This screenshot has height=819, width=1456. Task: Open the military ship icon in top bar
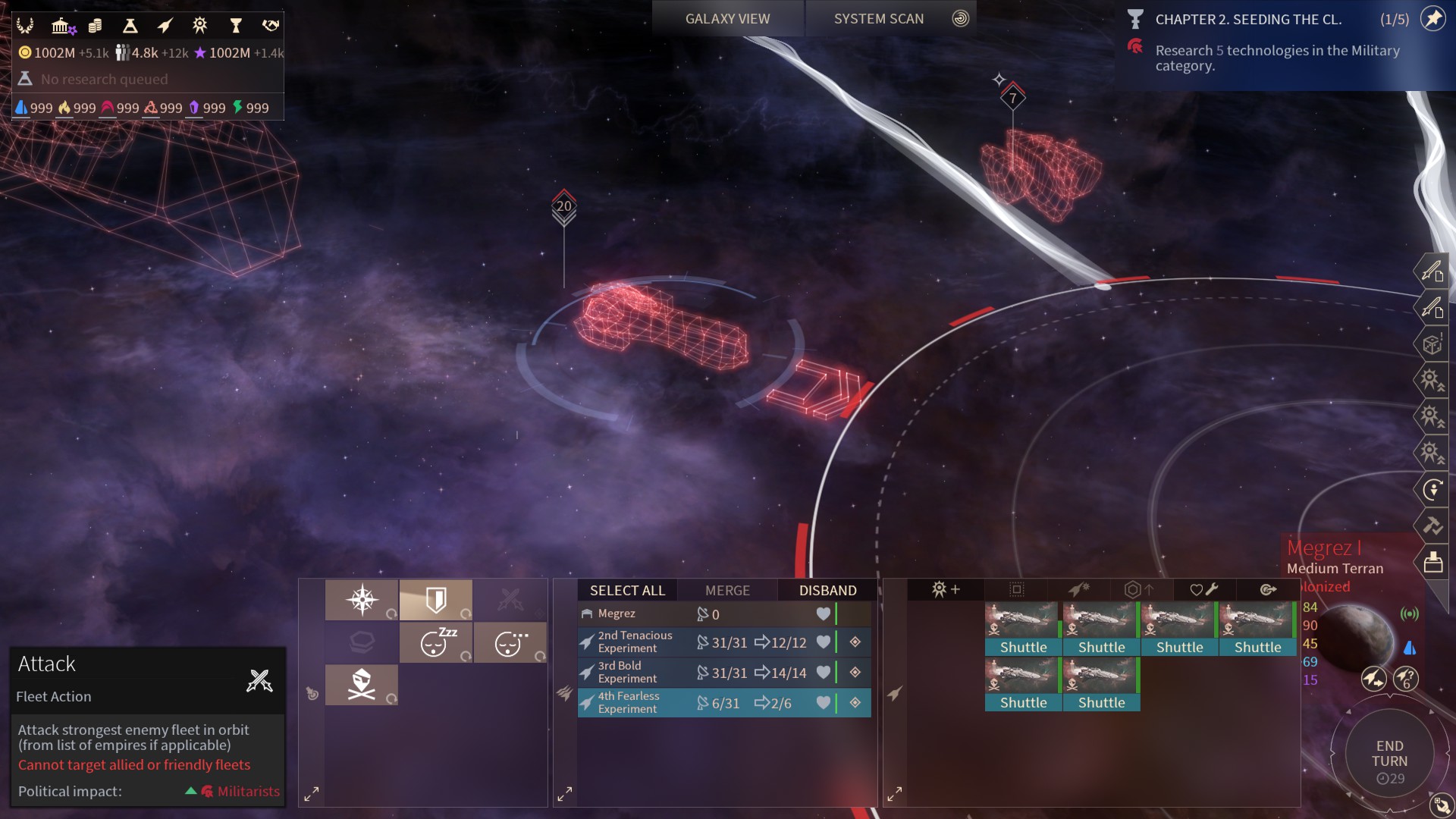tap(165, 27)
